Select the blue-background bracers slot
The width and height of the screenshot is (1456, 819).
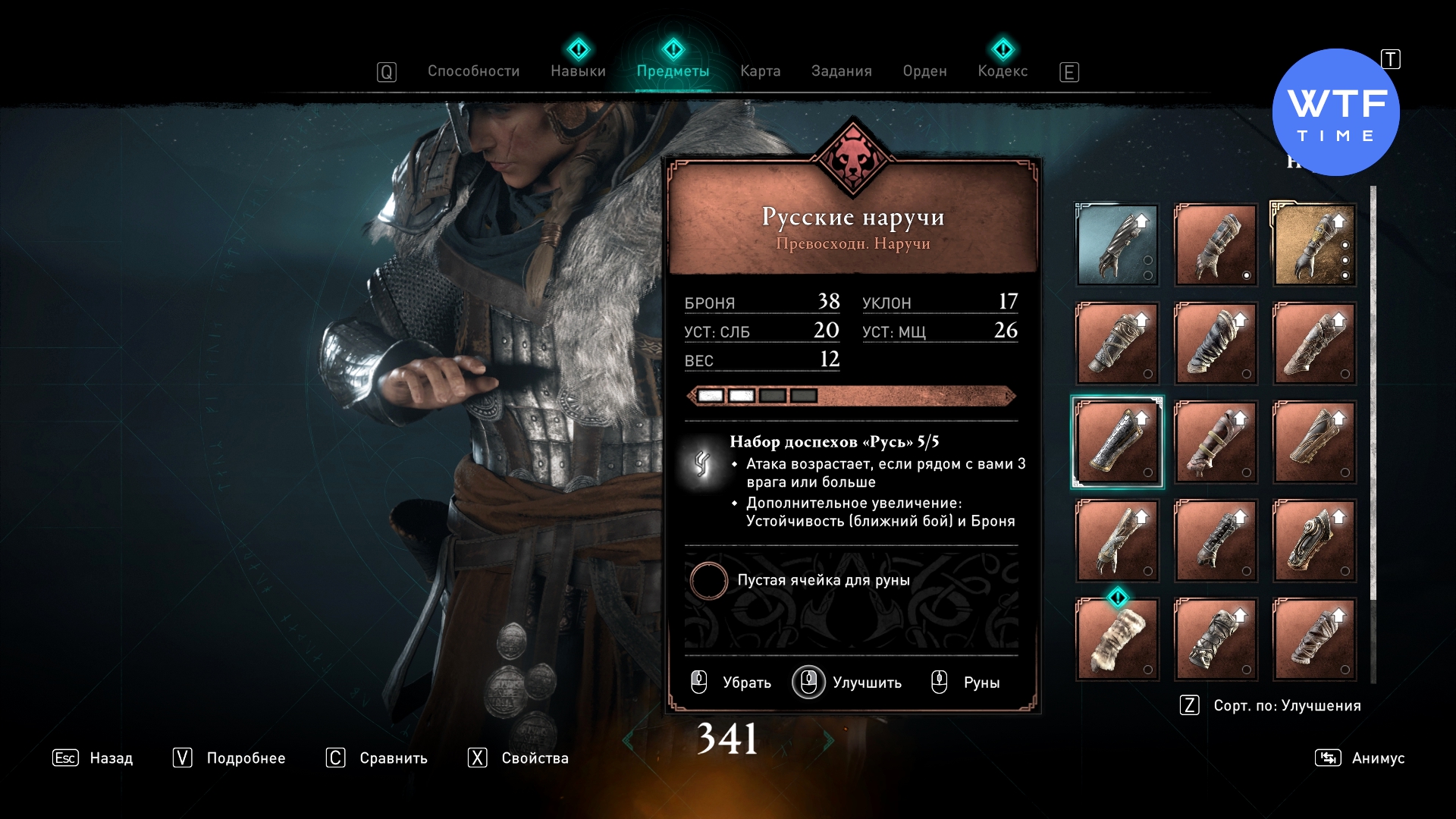coord(1117,245)
